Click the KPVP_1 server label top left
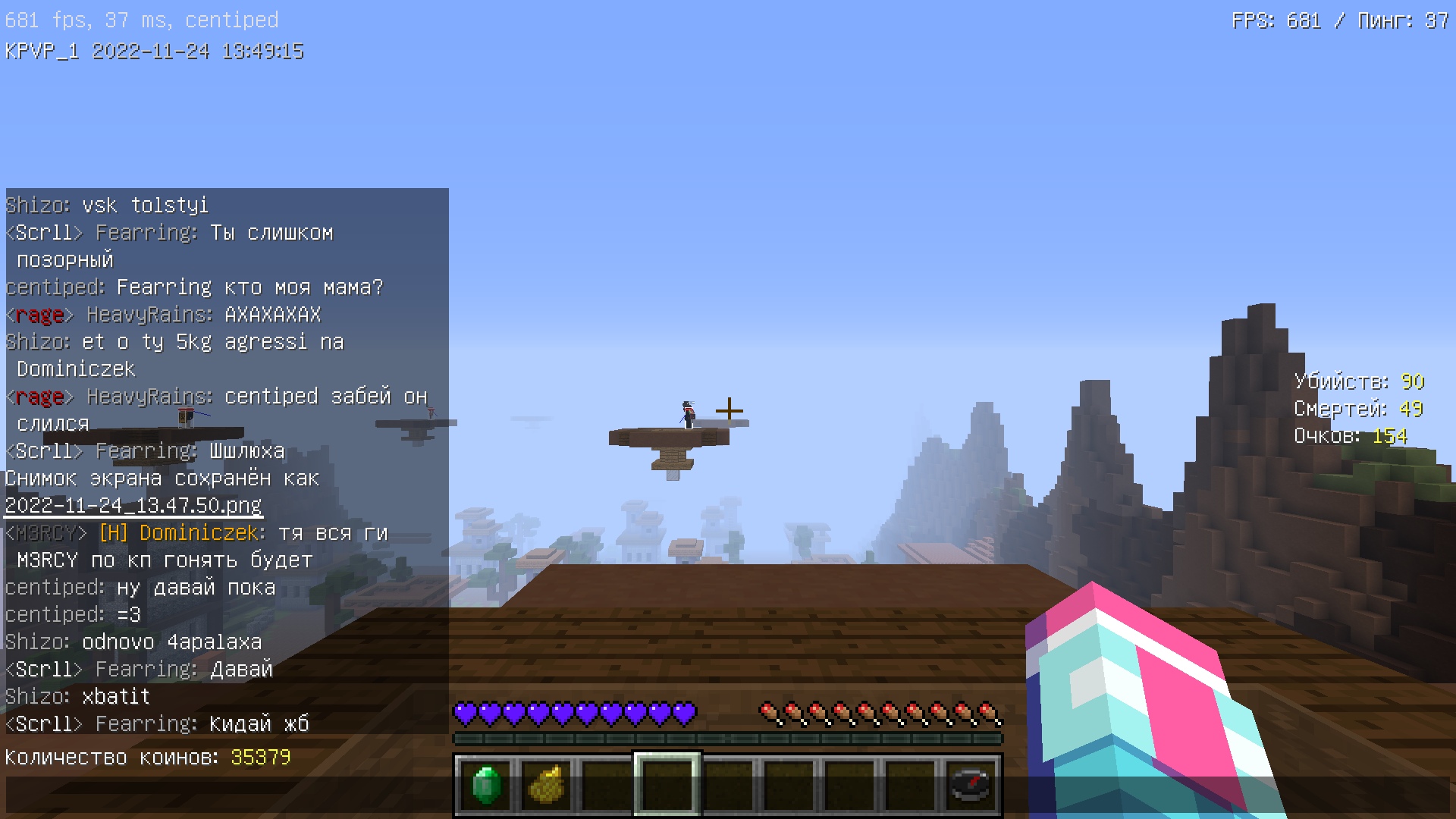 (42, 52)
